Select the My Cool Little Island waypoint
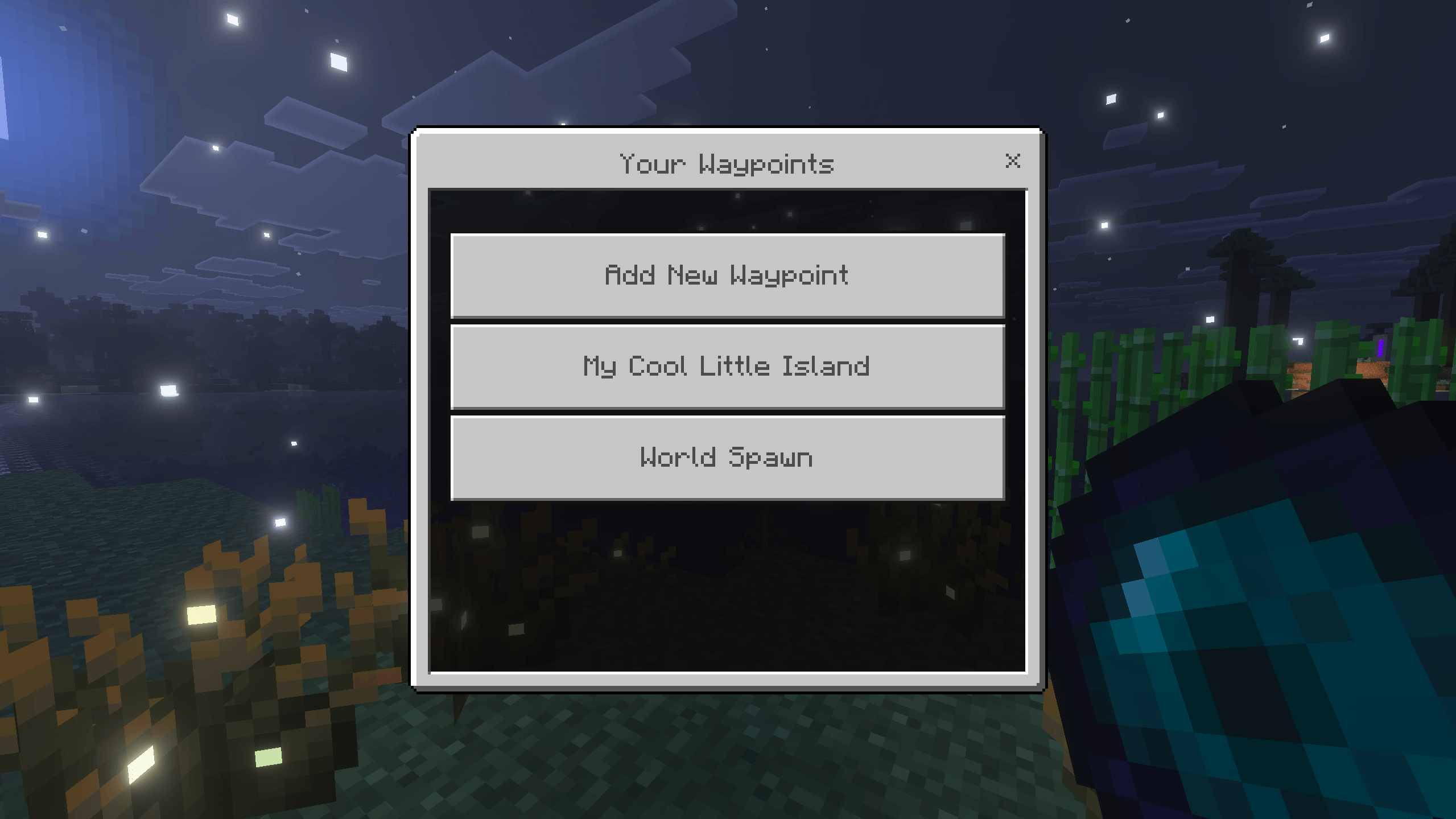Image resolution: width=1456 pixels, height=819 pixels. click(x=727, y=366)
